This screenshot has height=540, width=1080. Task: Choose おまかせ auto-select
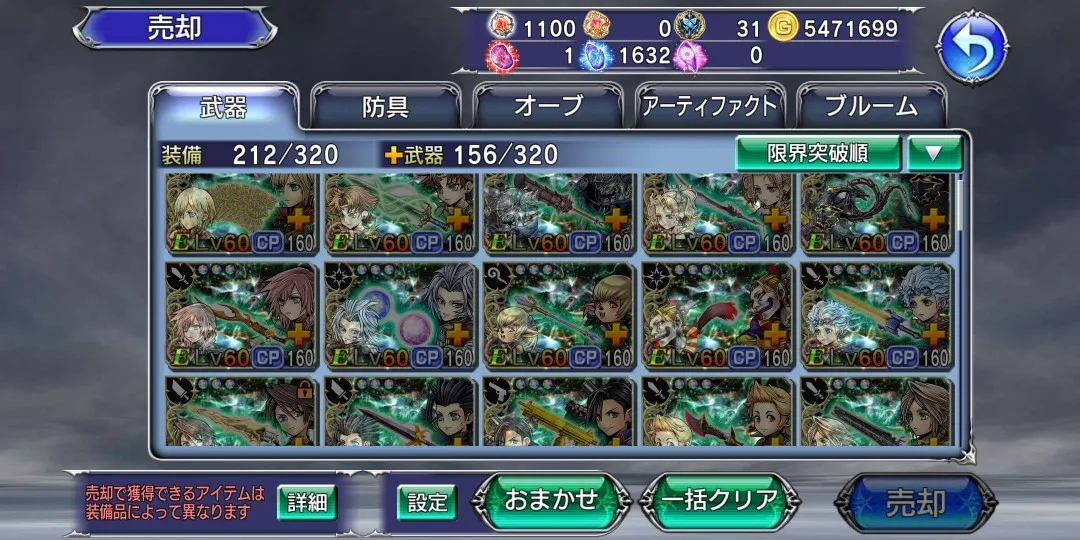point(551,500)
